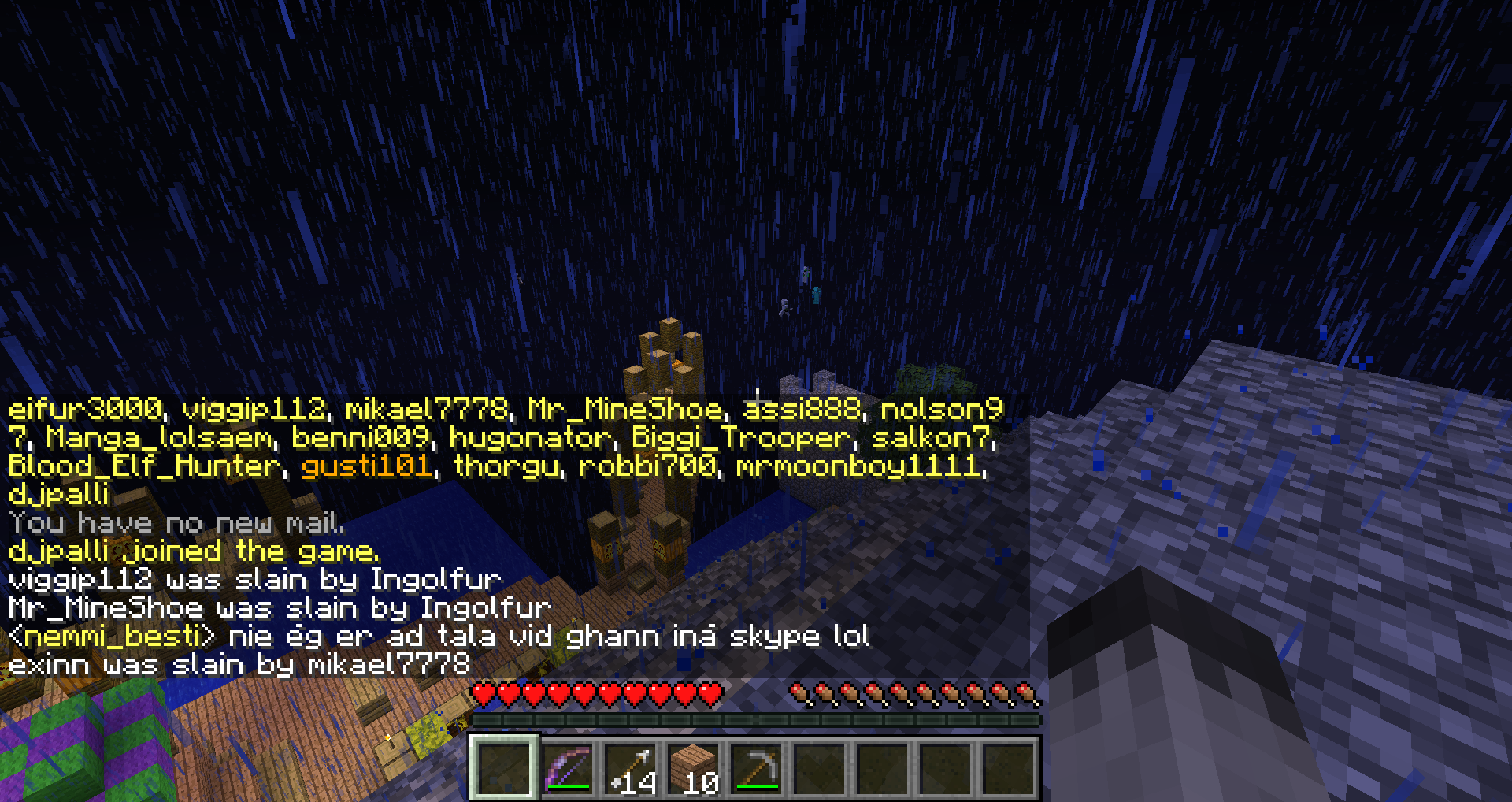
Task: Click nemmi_besti's chat message
Action: [439, 636]
